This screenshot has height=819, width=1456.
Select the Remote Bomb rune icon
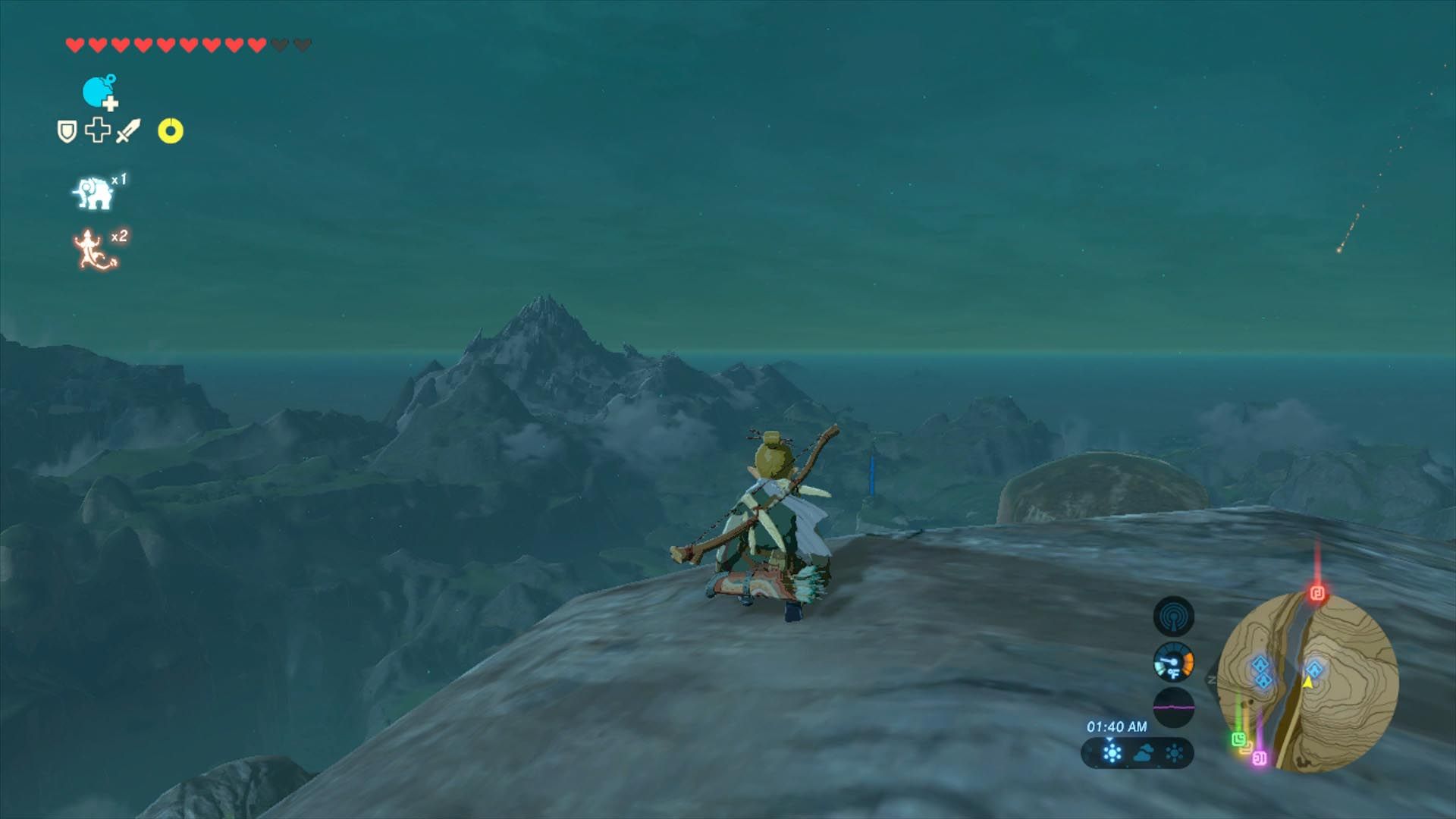tap(96, 91)
